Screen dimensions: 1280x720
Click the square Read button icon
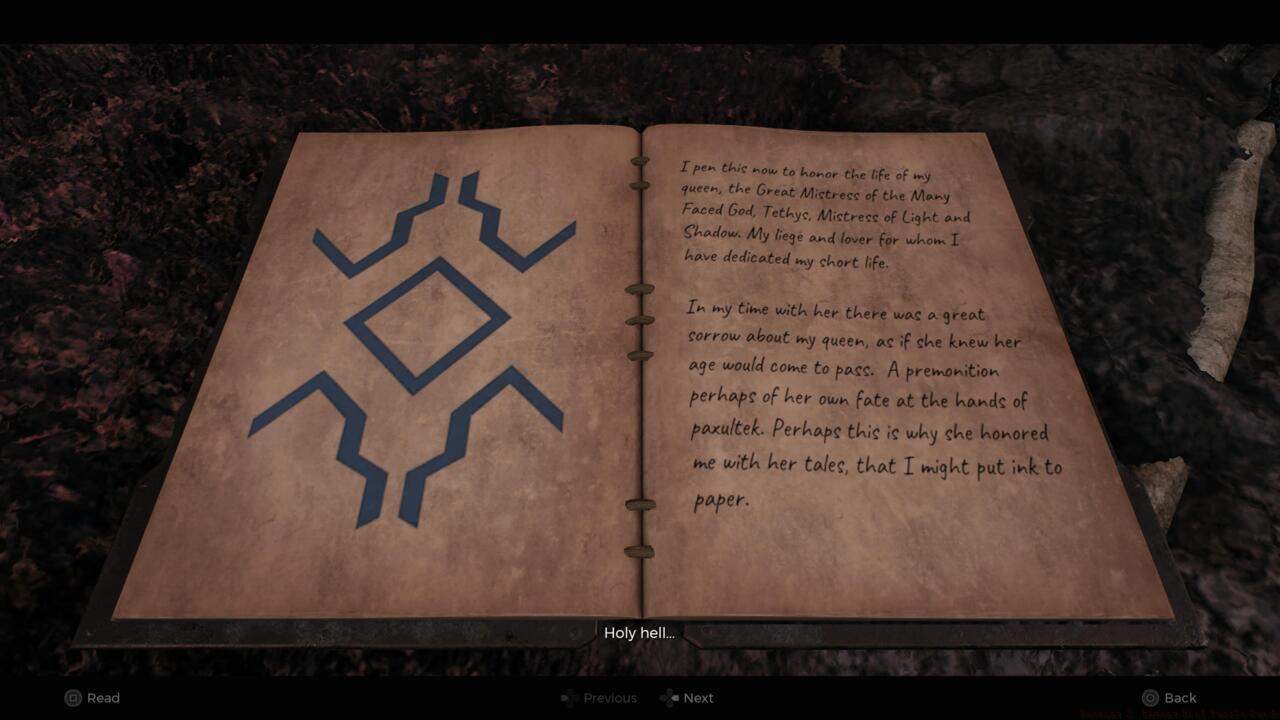[x=72, y=698]
